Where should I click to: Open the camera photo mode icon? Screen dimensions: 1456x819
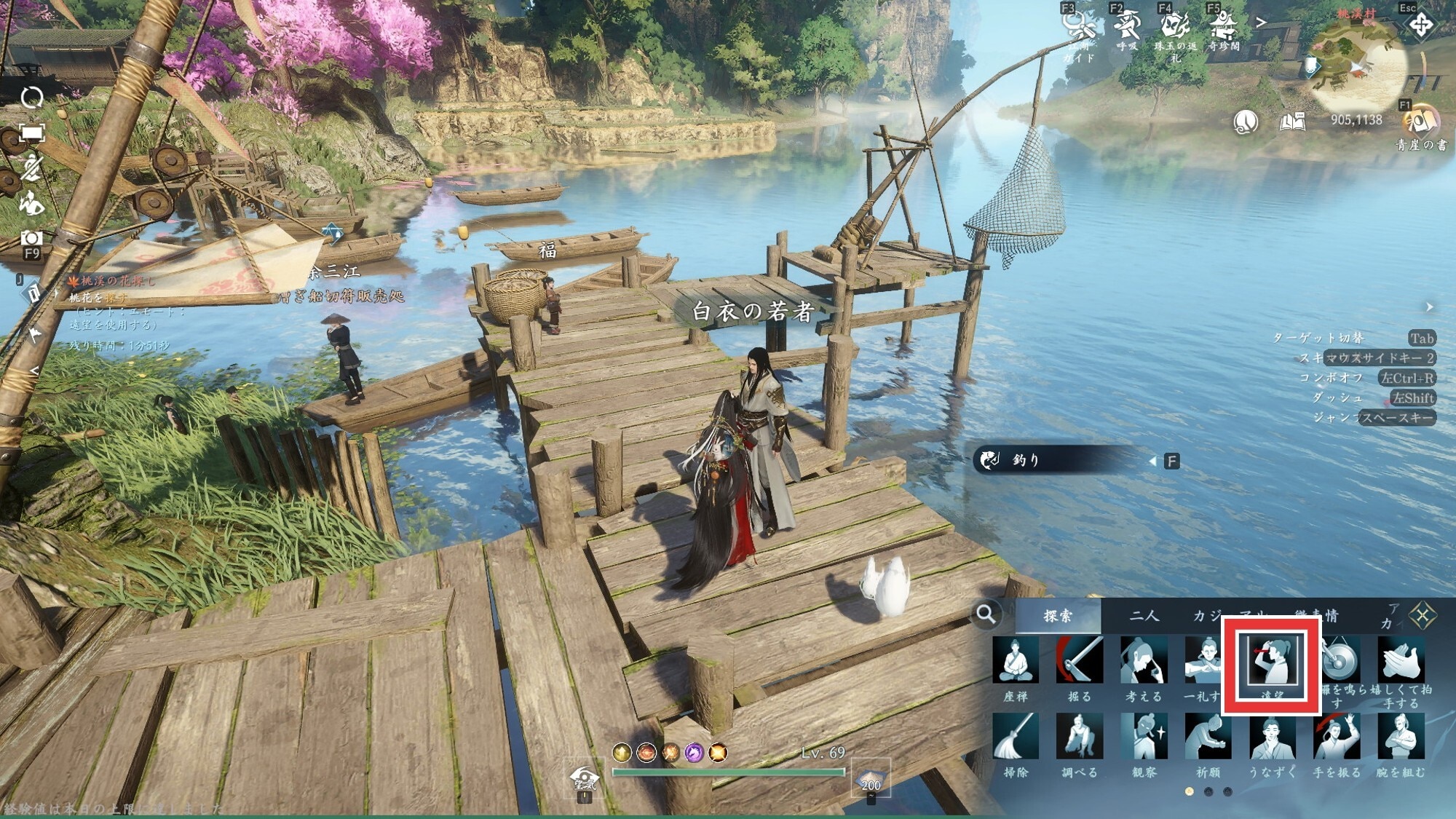click(x=31, y=239)
